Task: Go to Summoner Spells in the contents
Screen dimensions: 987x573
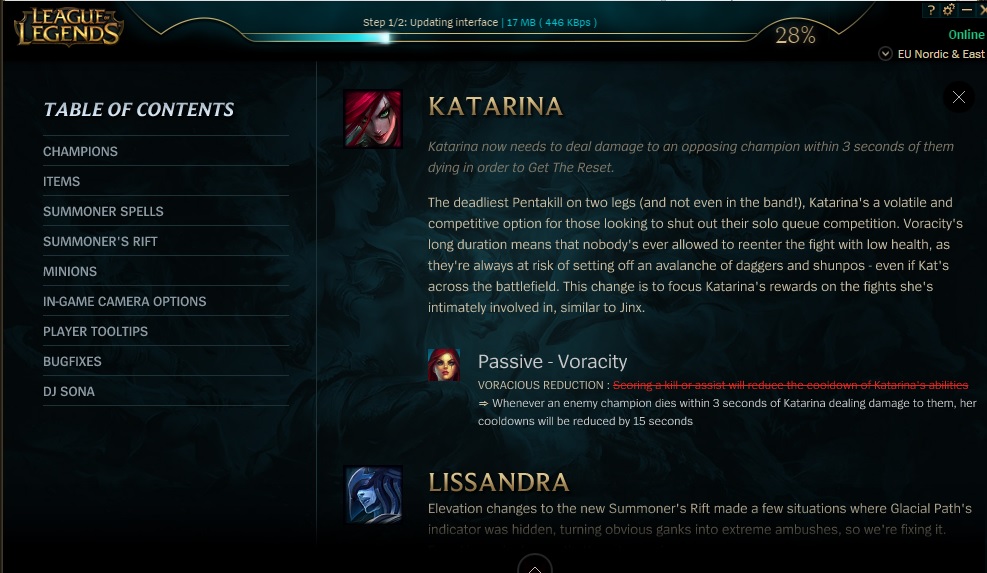Action: pos(103,211)
